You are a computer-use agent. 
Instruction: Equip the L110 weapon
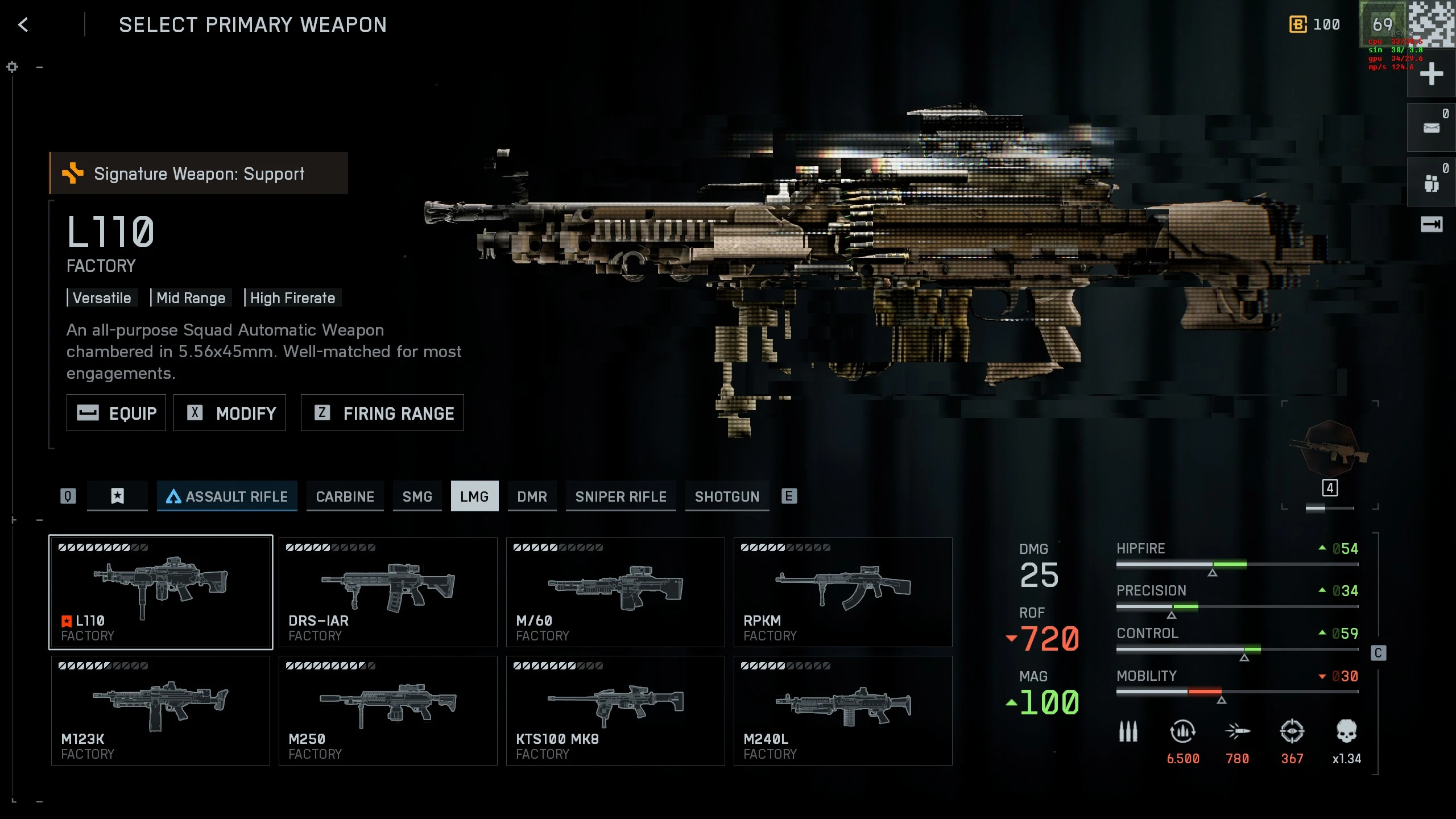click(117, 413)
